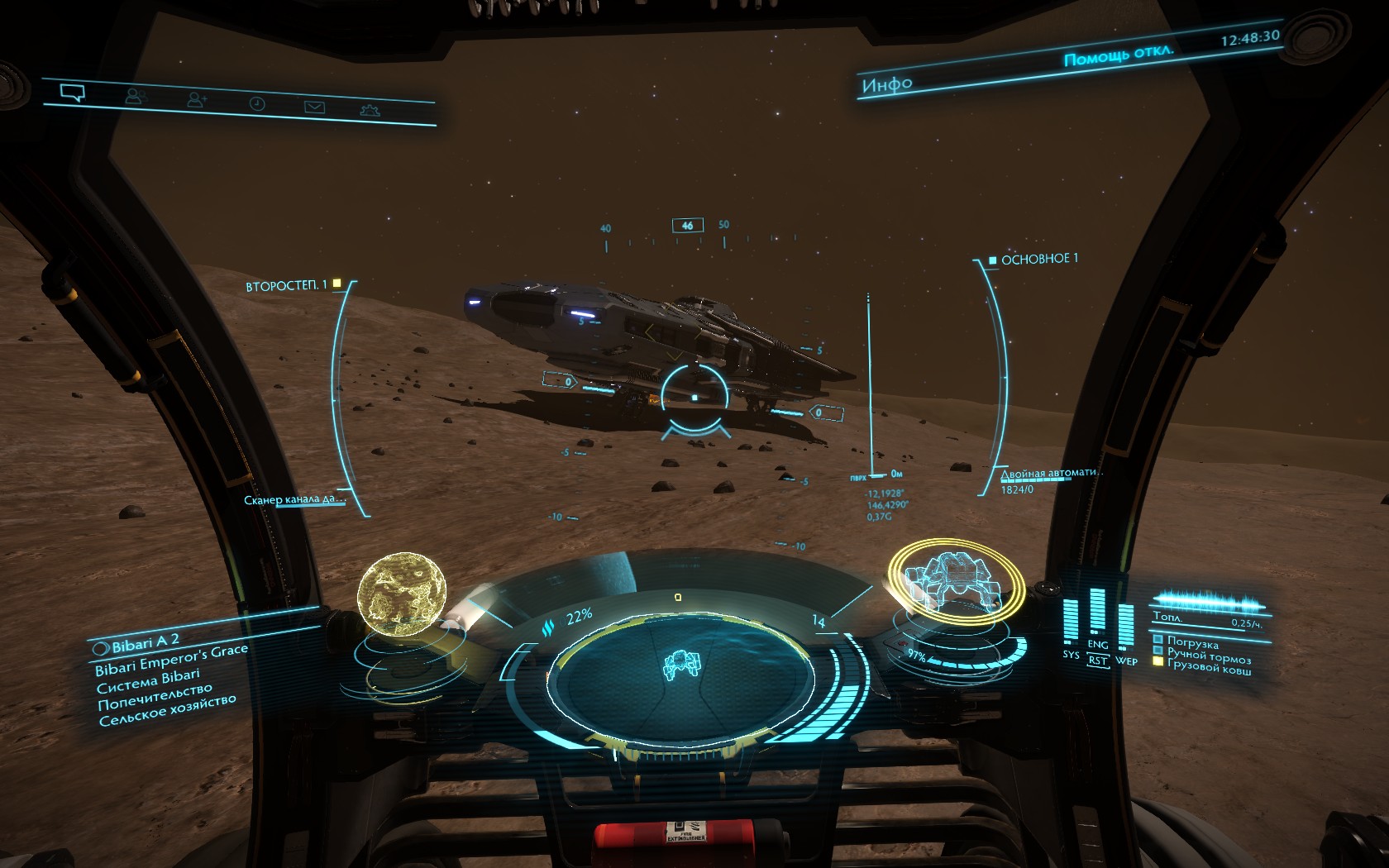Select the Bibari A 2 planet hologram

click(402, 595)
